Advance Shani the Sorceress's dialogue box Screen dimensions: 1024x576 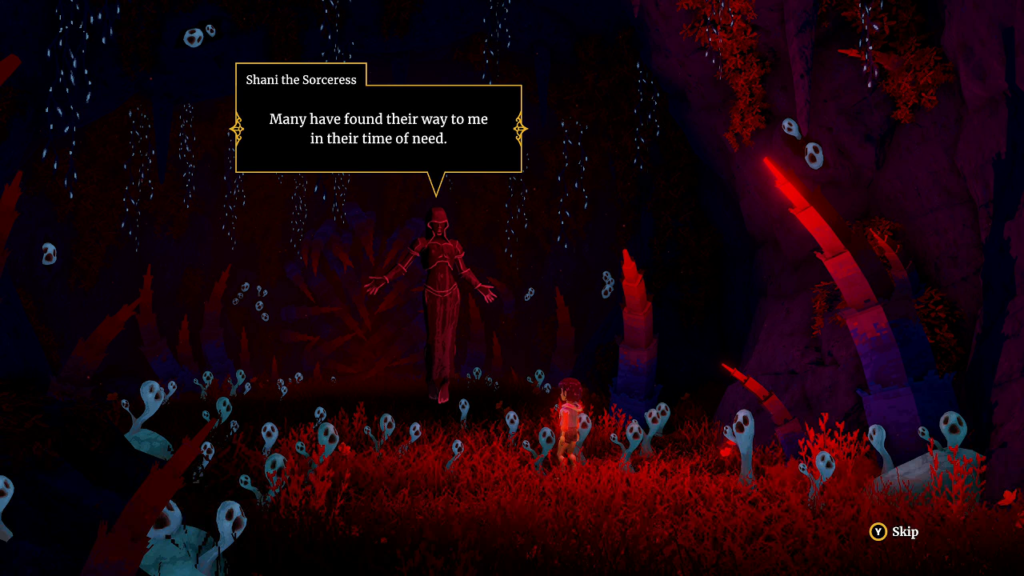(378, 129)
